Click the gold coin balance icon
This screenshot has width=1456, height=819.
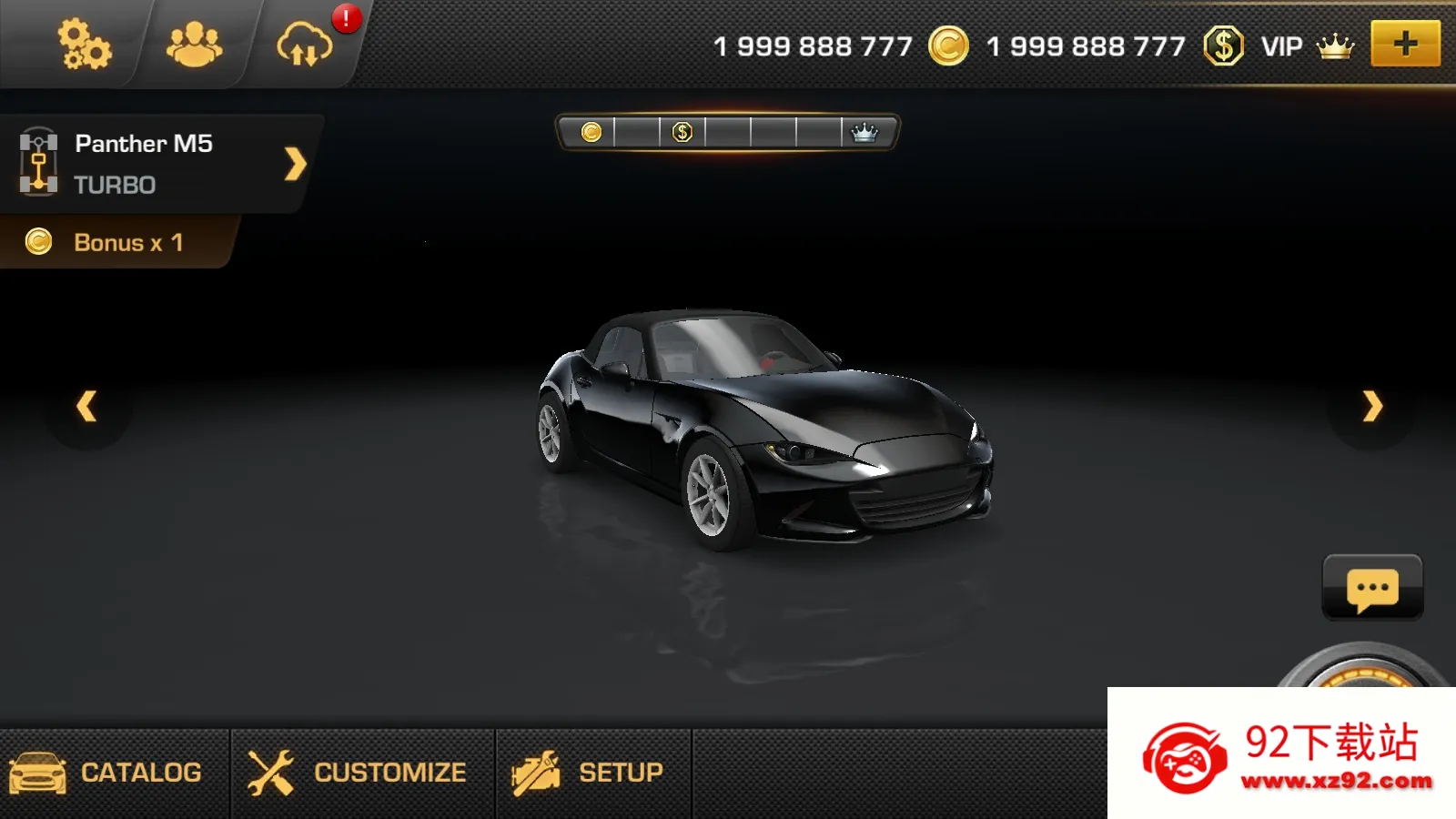[946, 45]
